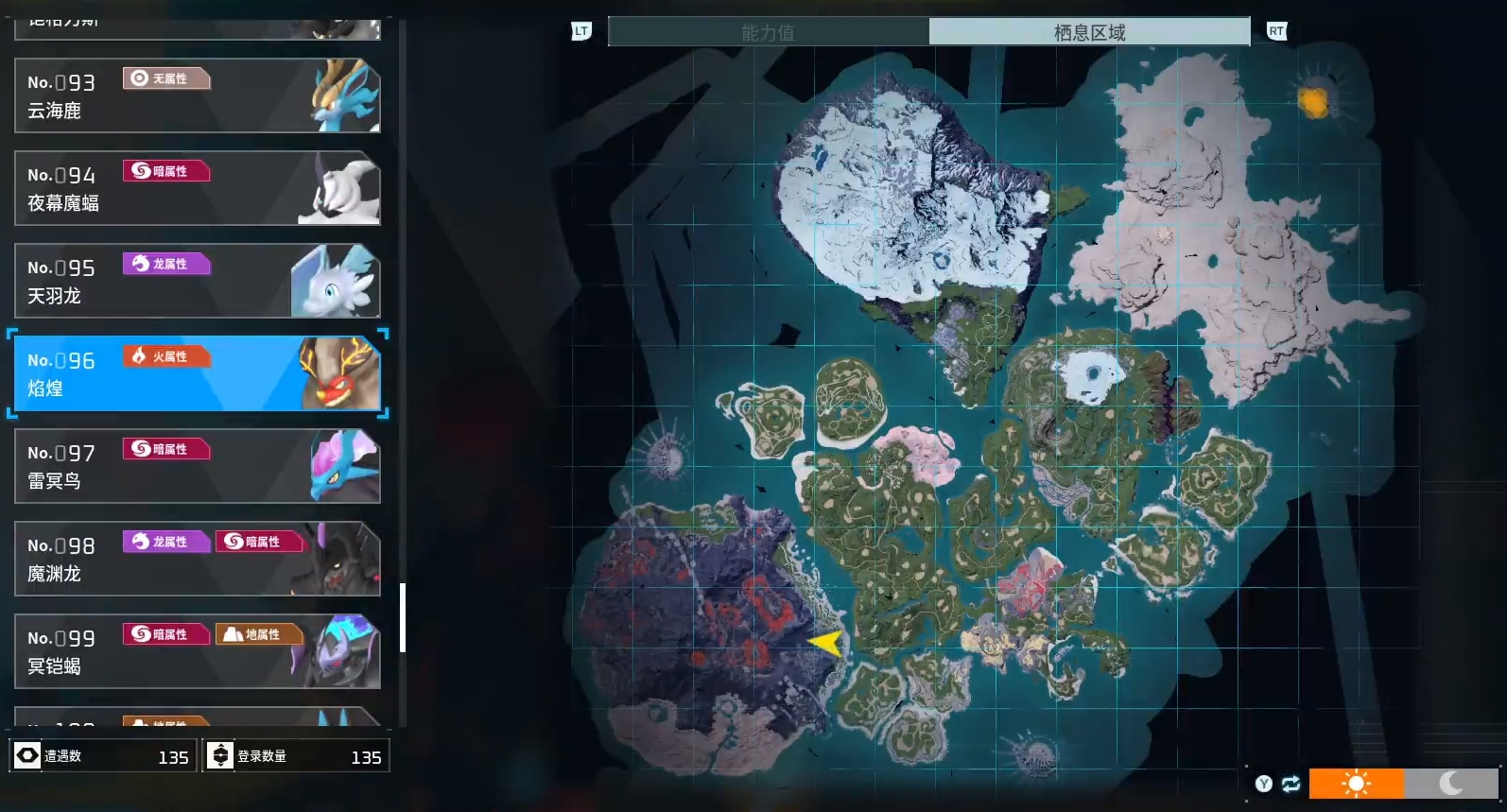Switch to the 能力值 tab

[x=768, y=32]
